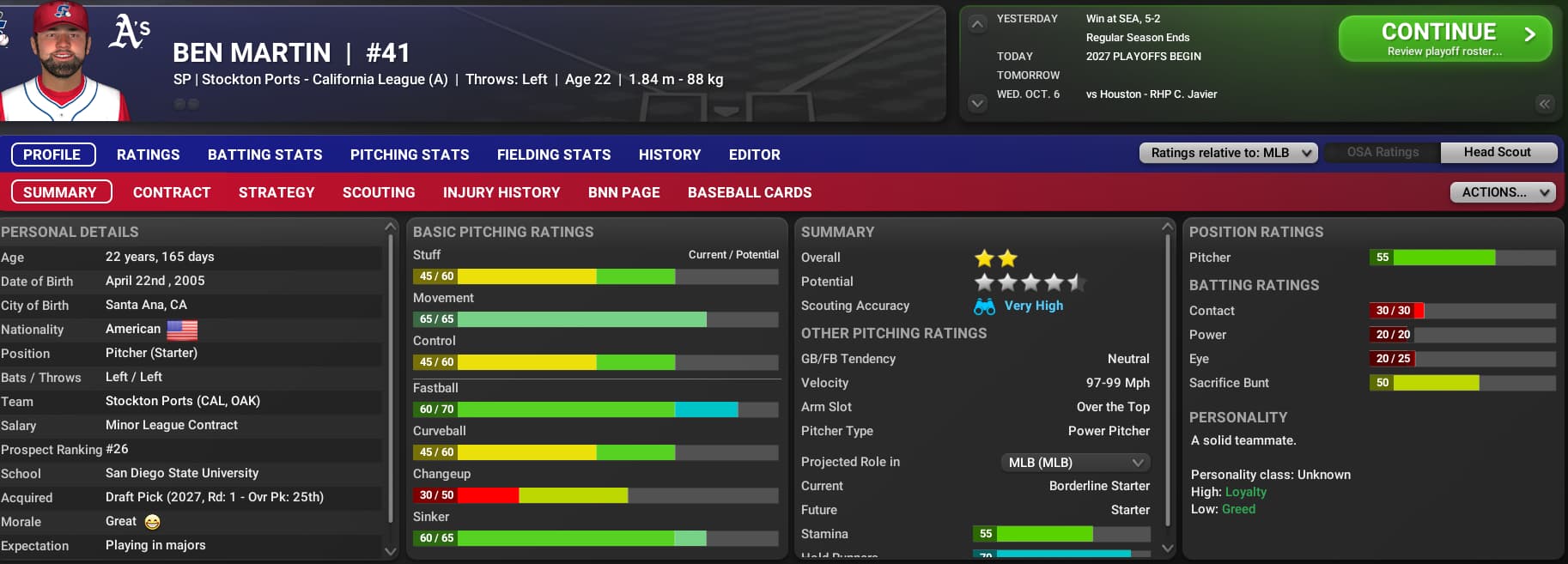The height and width of the screenshot is (564, 1568).
Task: Open the Ratings relative to MLB dropdown
Action: pyautogui.click(x=1228, y=153)
